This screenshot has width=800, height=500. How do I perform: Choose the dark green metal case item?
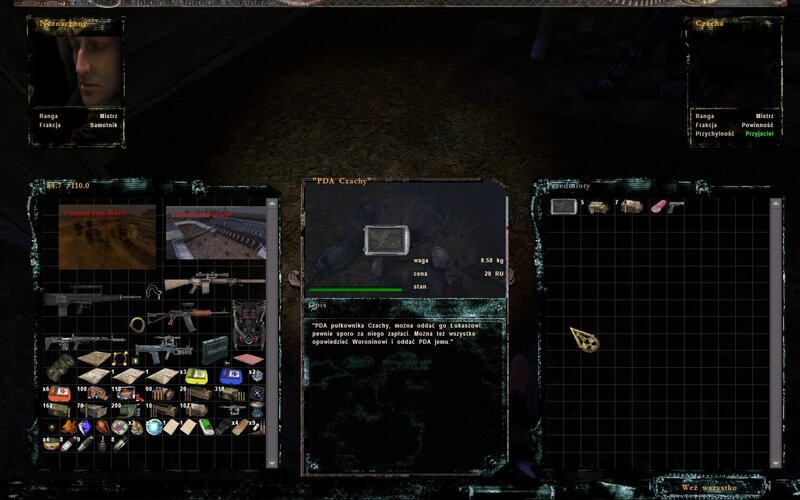pos(213,350)
